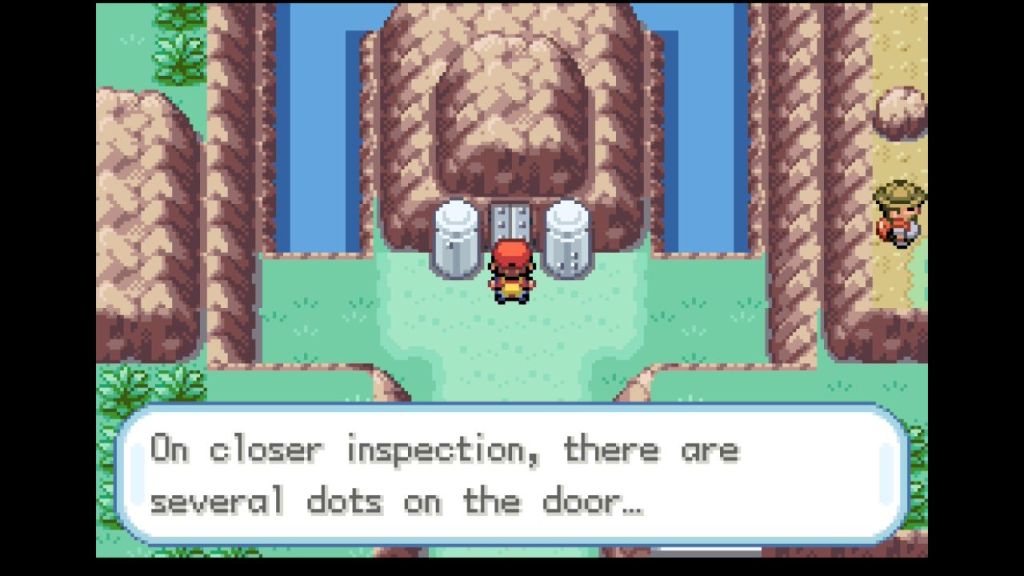This screenshot has width=1024, height=576.
Task: Advance the door inspection dialogue box
Action: [x=511, y=474]
